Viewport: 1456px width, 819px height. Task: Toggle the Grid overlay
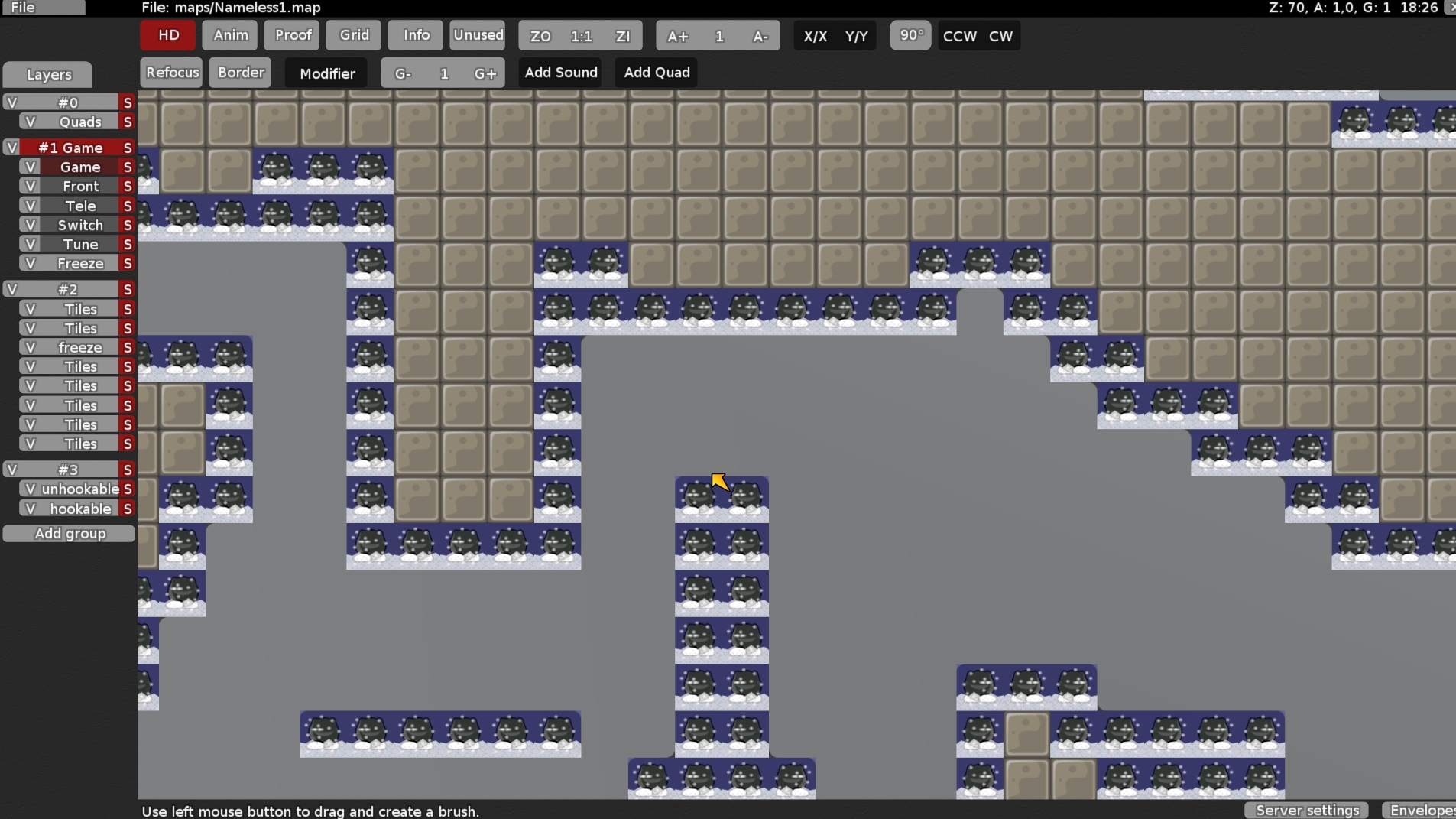352,35
